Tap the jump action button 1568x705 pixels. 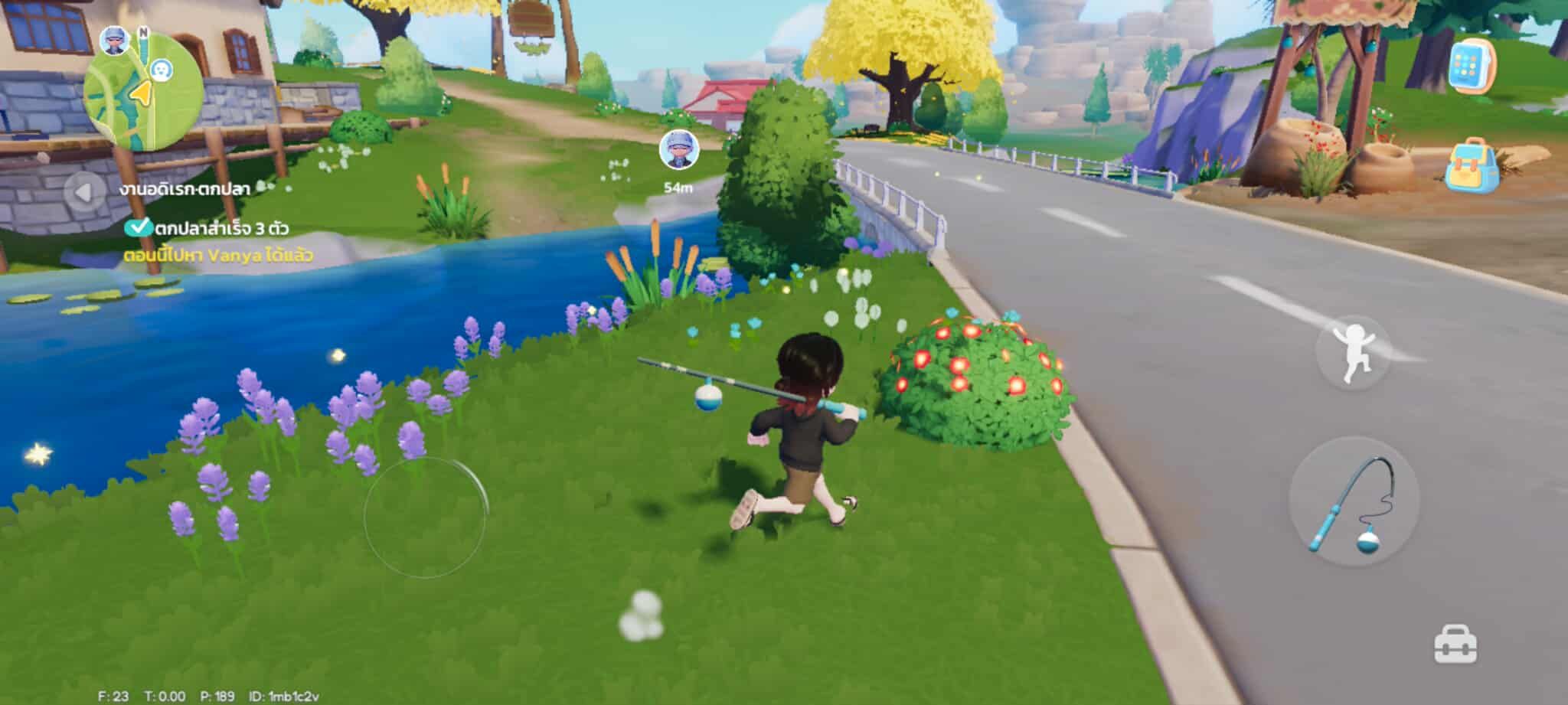click(1354, 353)
